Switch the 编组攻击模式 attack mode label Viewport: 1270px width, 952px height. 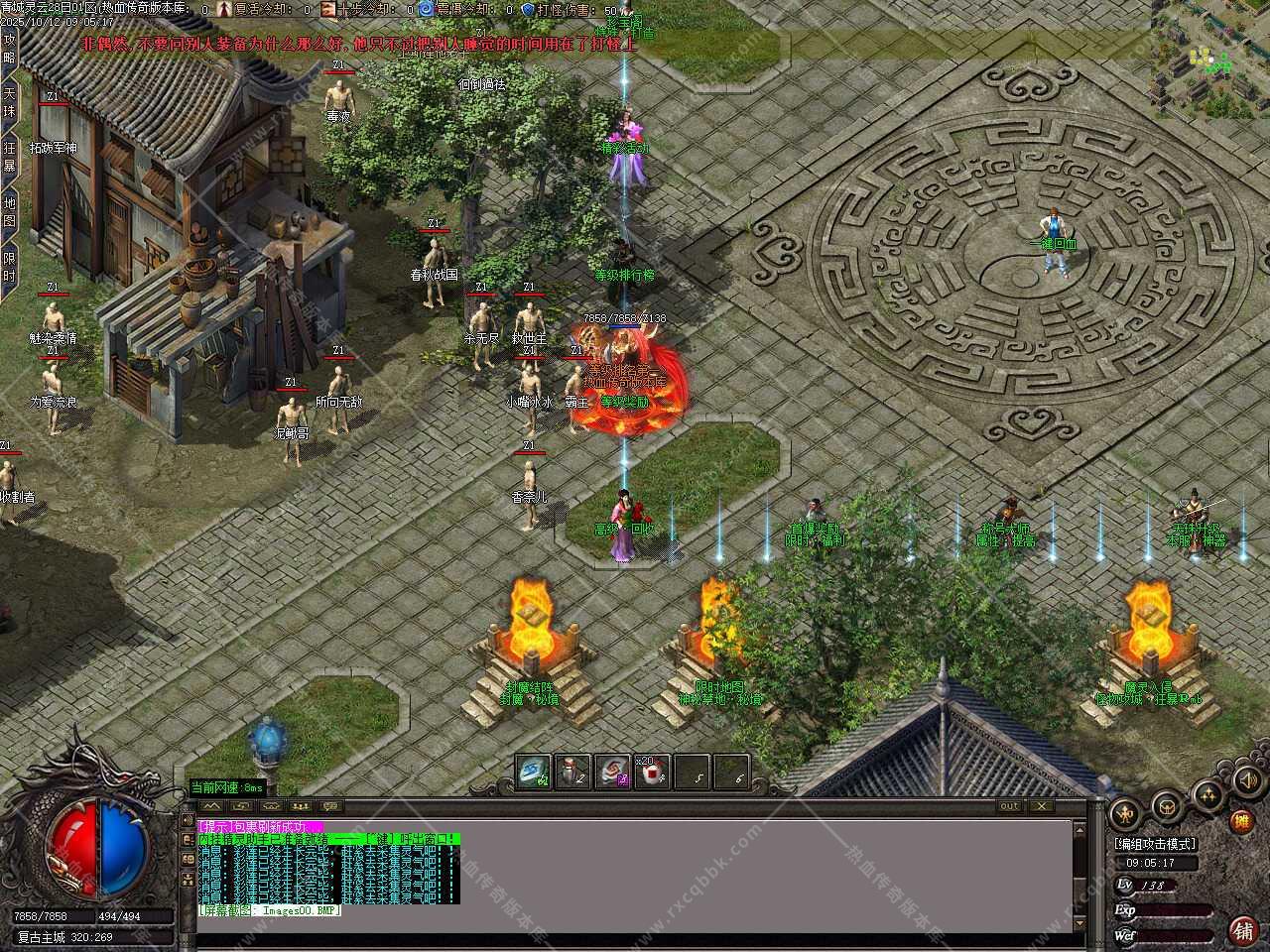coord(1155,844)
